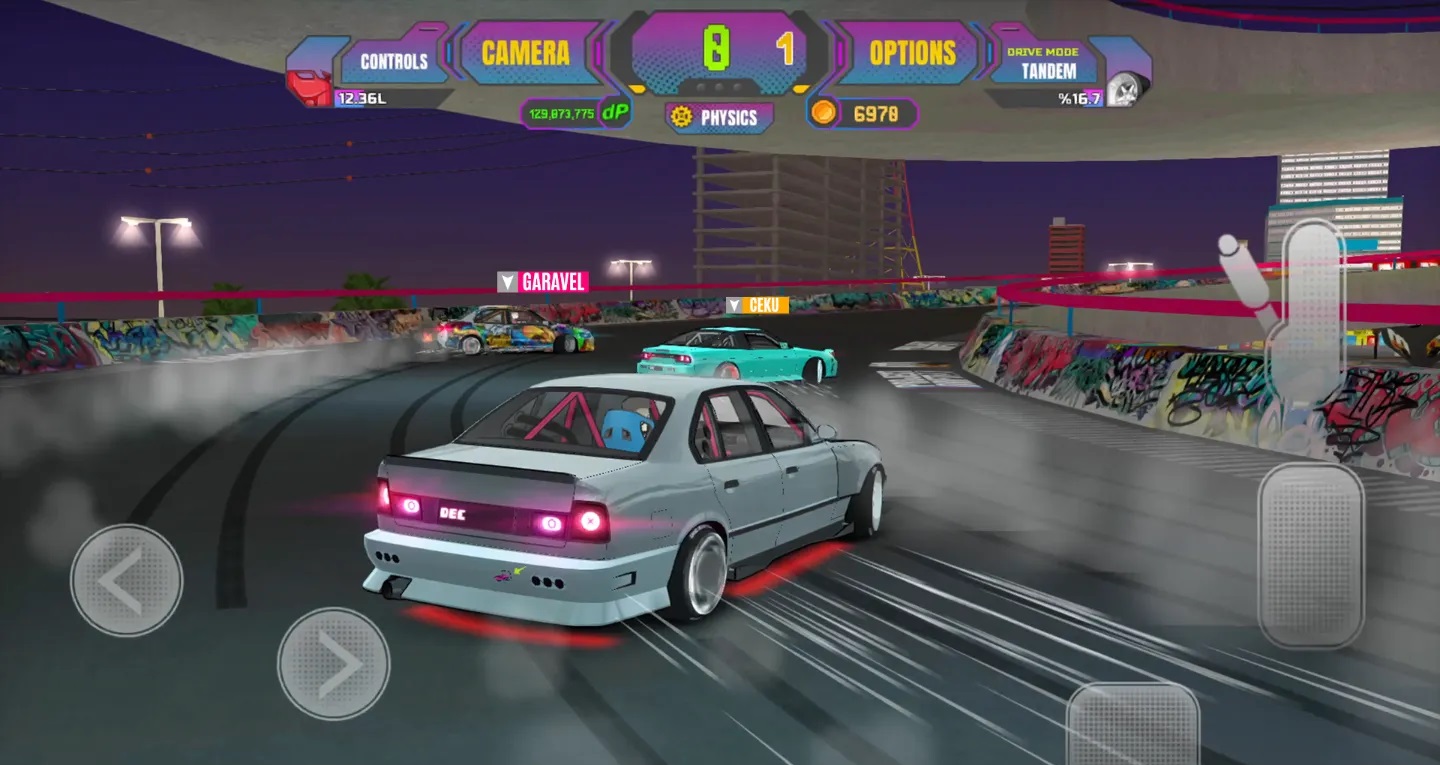Screen dimensions: 1440x765
Task: Hit the tall gas pedal
Action: click(1310, 555)
